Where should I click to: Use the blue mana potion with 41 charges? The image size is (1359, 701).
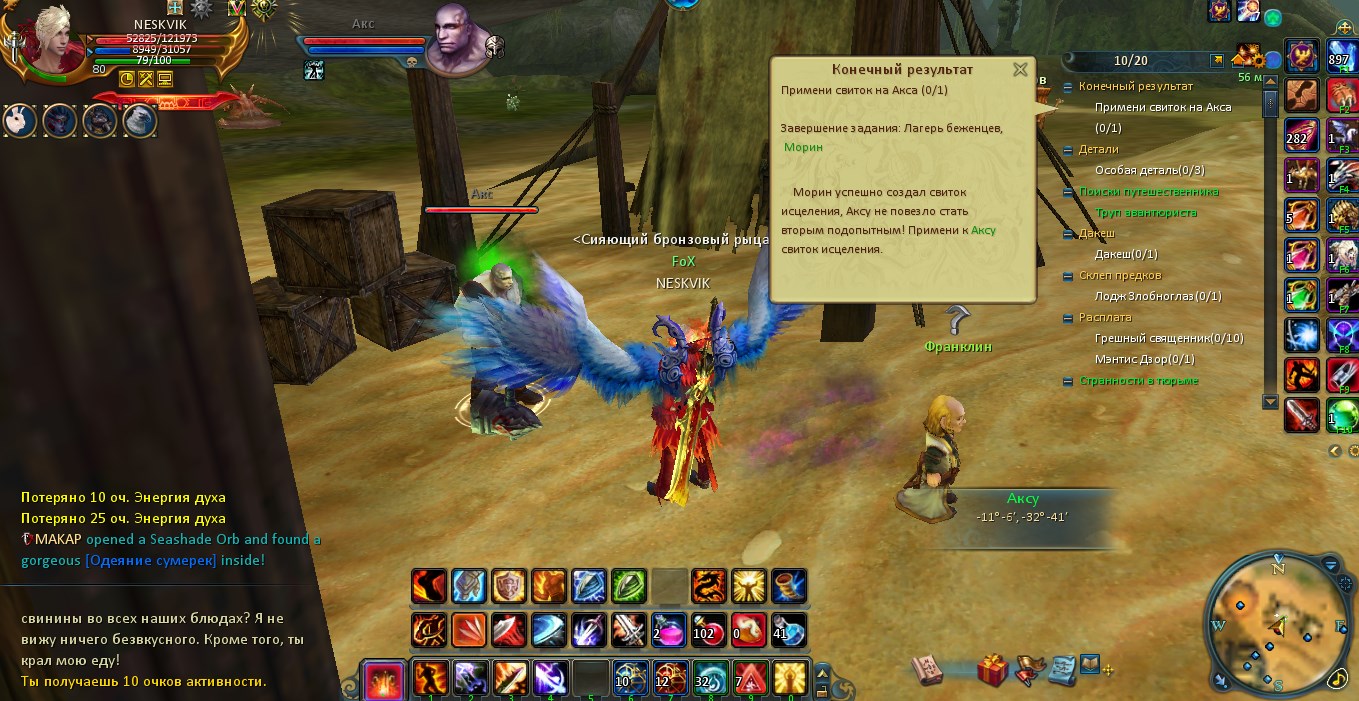point(789,631)
